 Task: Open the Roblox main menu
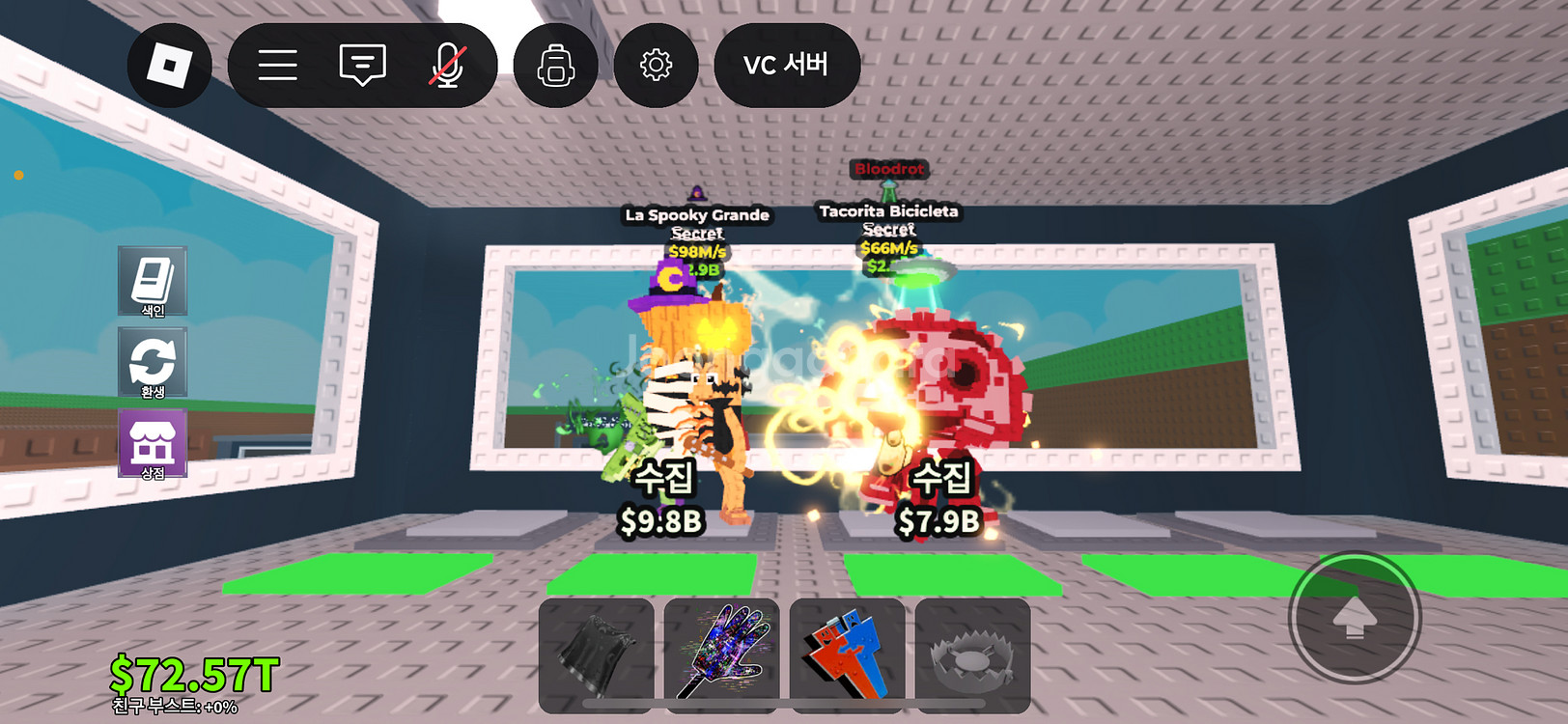(169, 66)
